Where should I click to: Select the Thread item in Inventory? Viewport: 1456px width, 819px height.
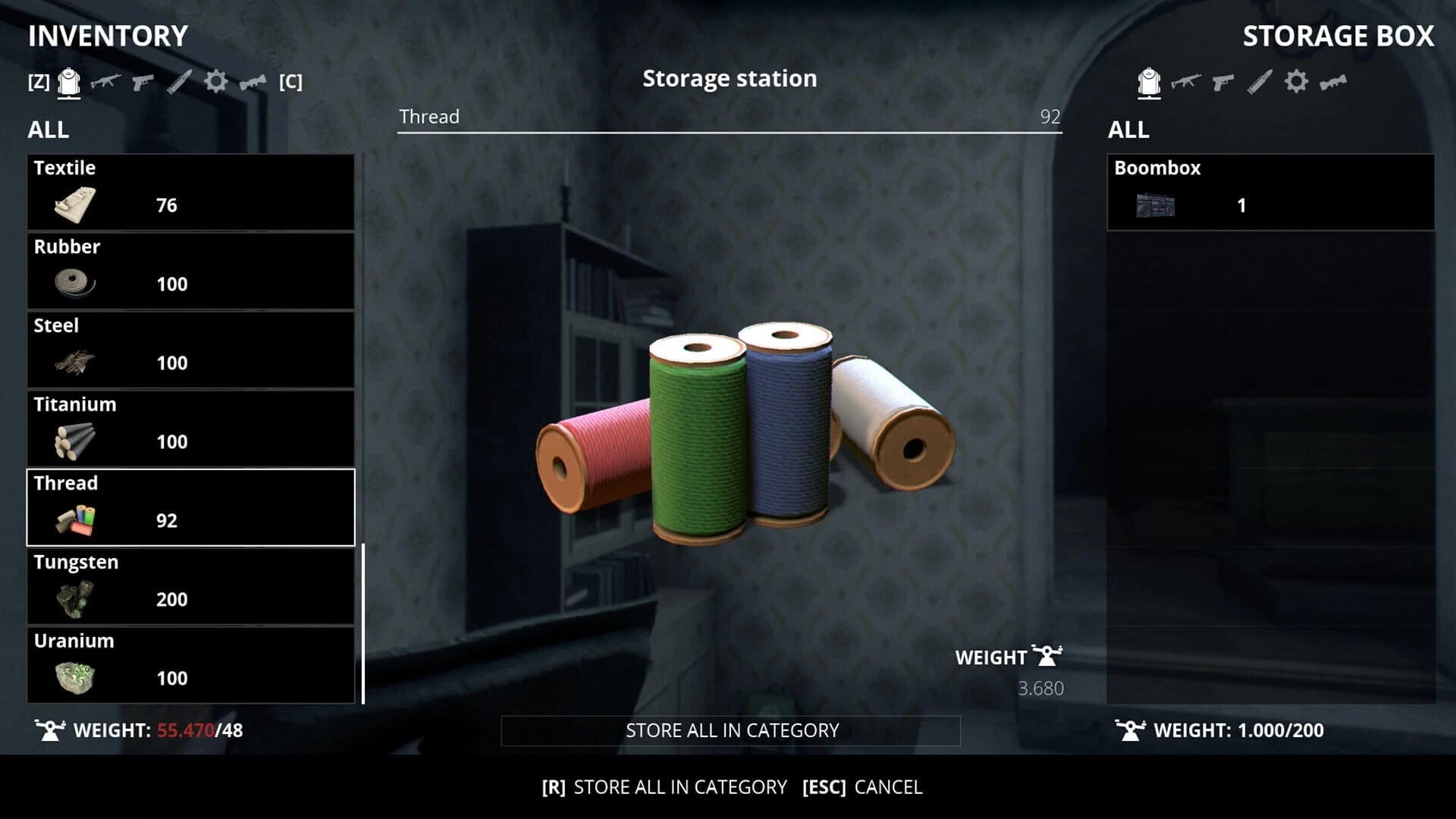pos(190,507)
